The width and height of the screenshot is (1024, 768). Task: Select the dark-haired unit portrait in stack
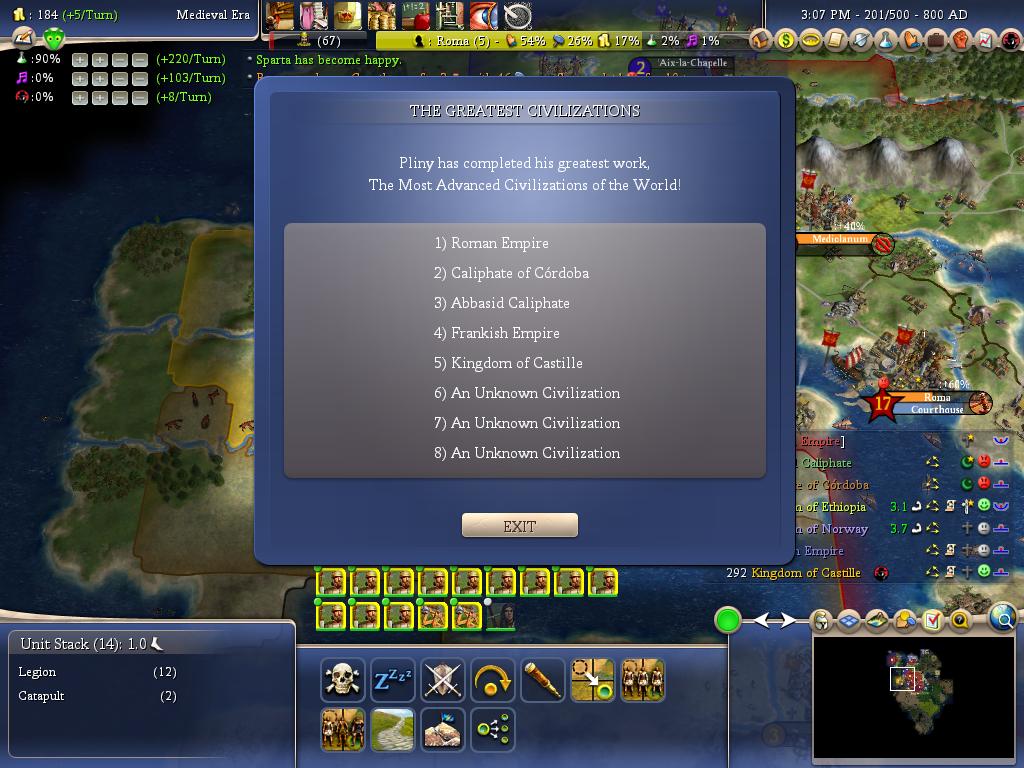point(501,615)
